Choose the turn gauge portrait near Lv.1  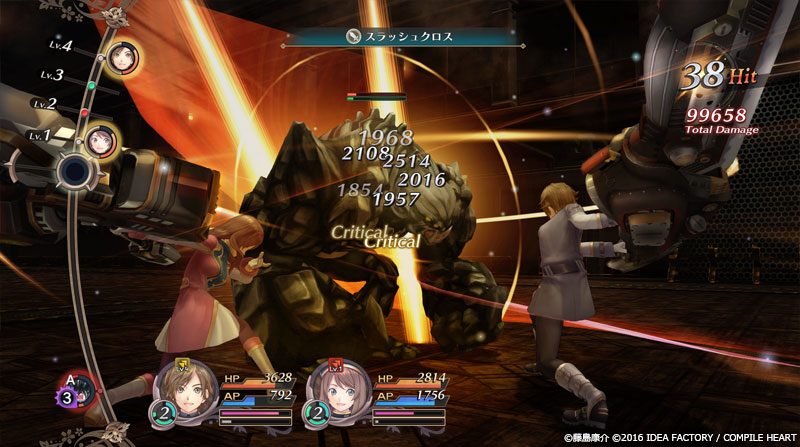[100, 141]
